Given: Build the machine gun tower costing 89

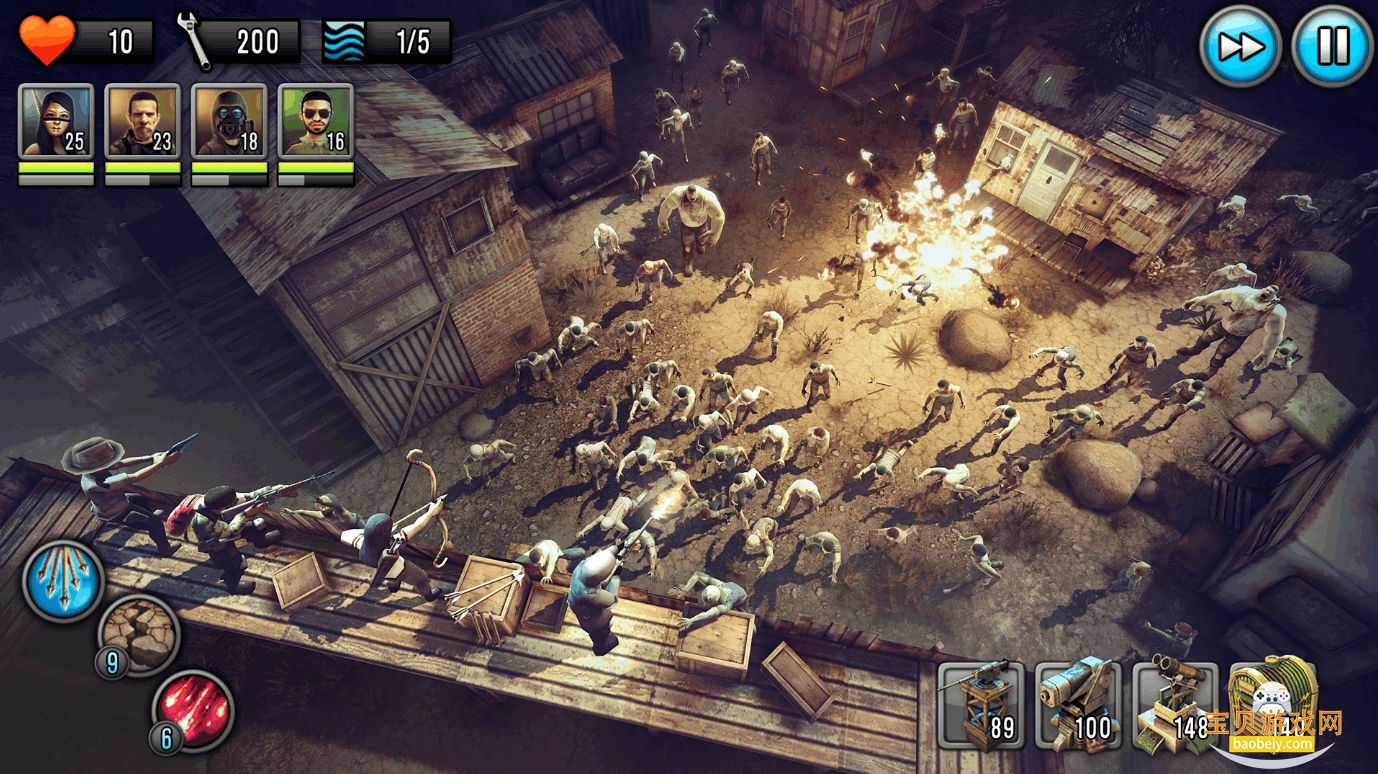Looking at the screenshot, I should tap(981, 705).
